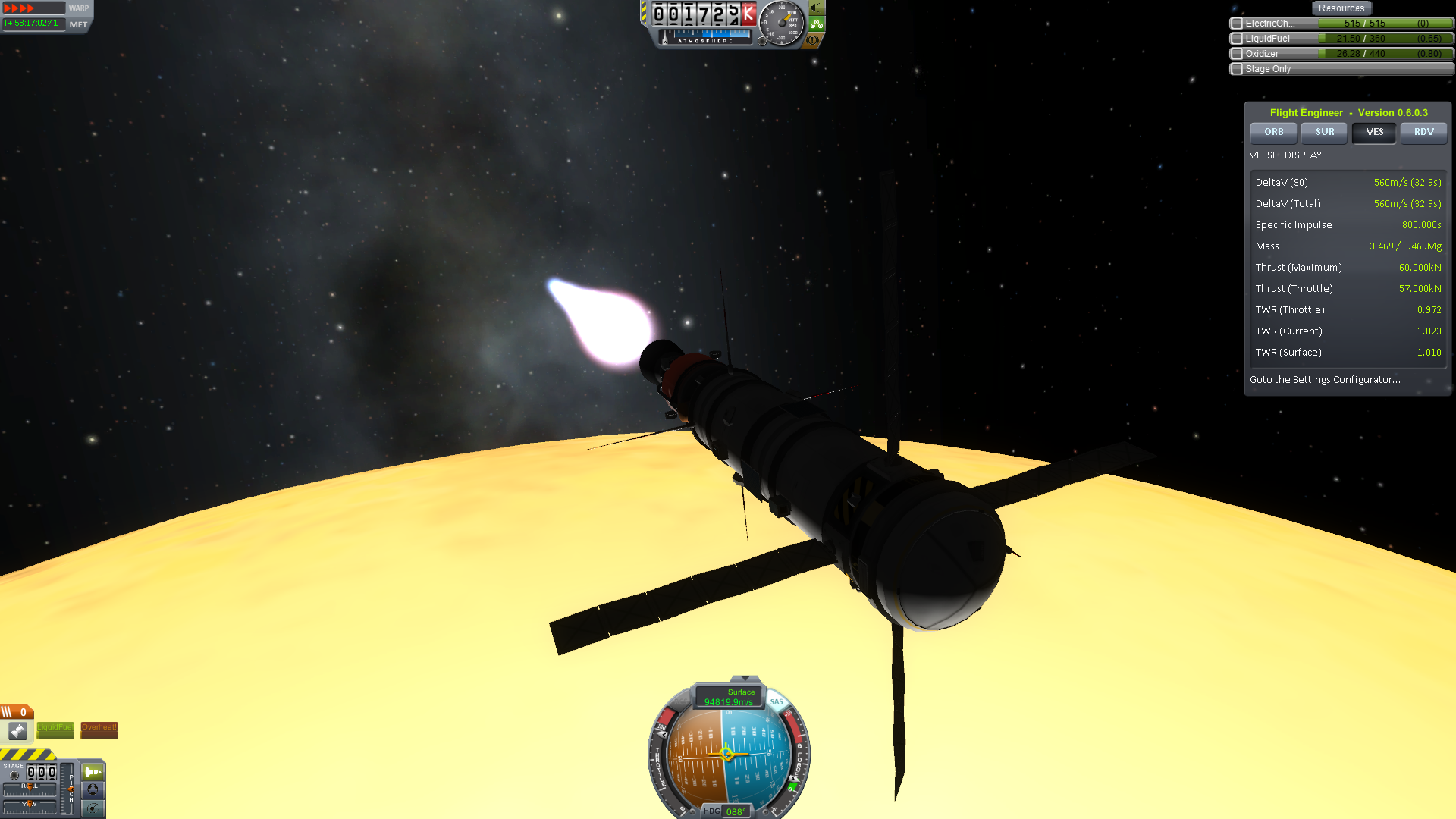This screenshot has height=819, width=1456.
Task: Toggle the lights button by the altimeter
Action: 817,8
